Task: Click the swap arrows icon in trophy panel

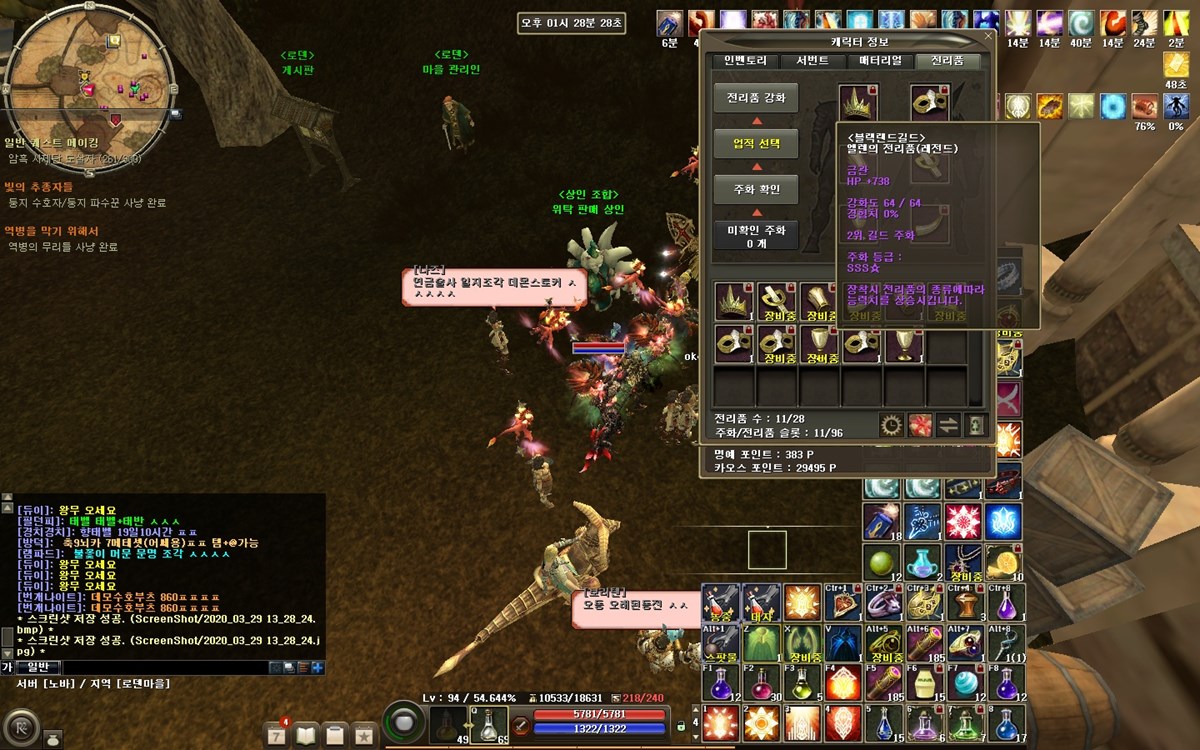Action: point(948,425)
